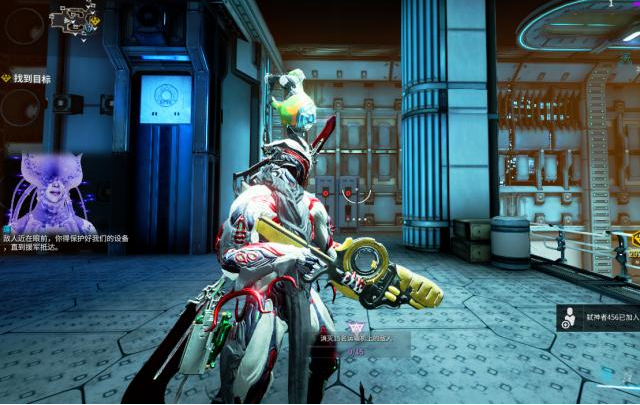
Task: Select the 找到目标 objective tracker
Action: pos(32,77)
